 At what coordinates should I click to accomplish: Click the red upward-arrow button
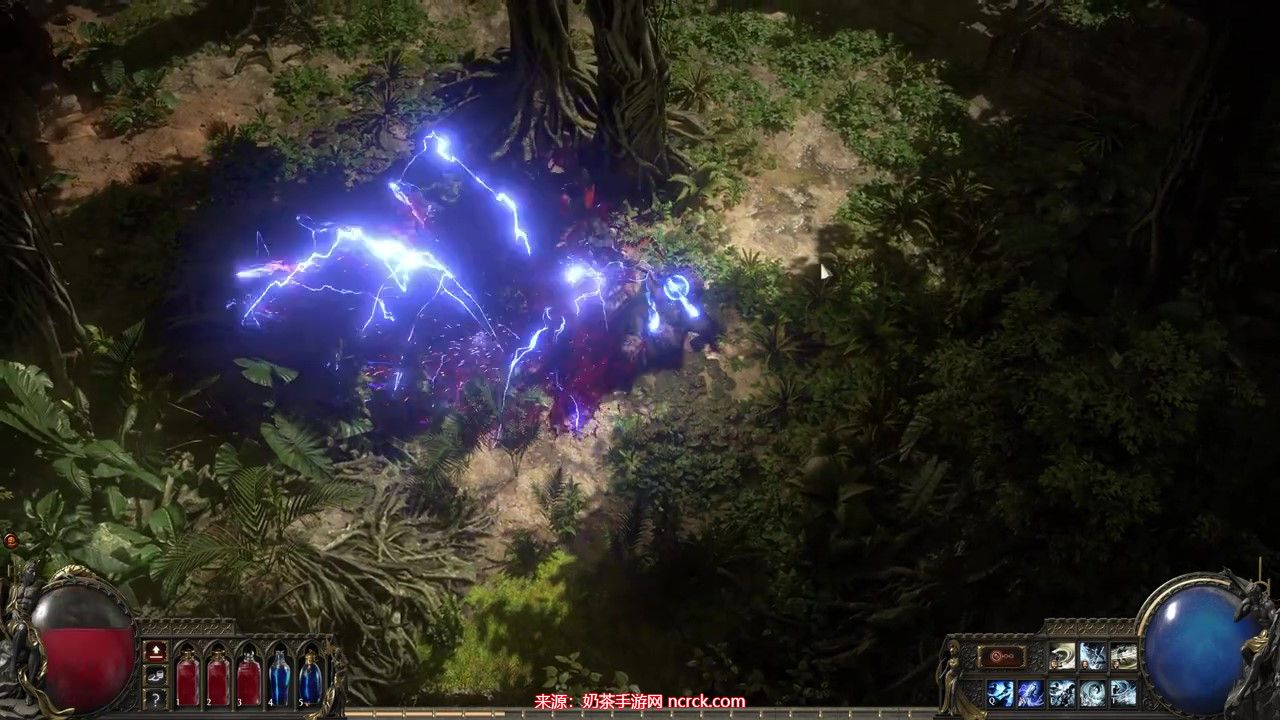[156, 651]
